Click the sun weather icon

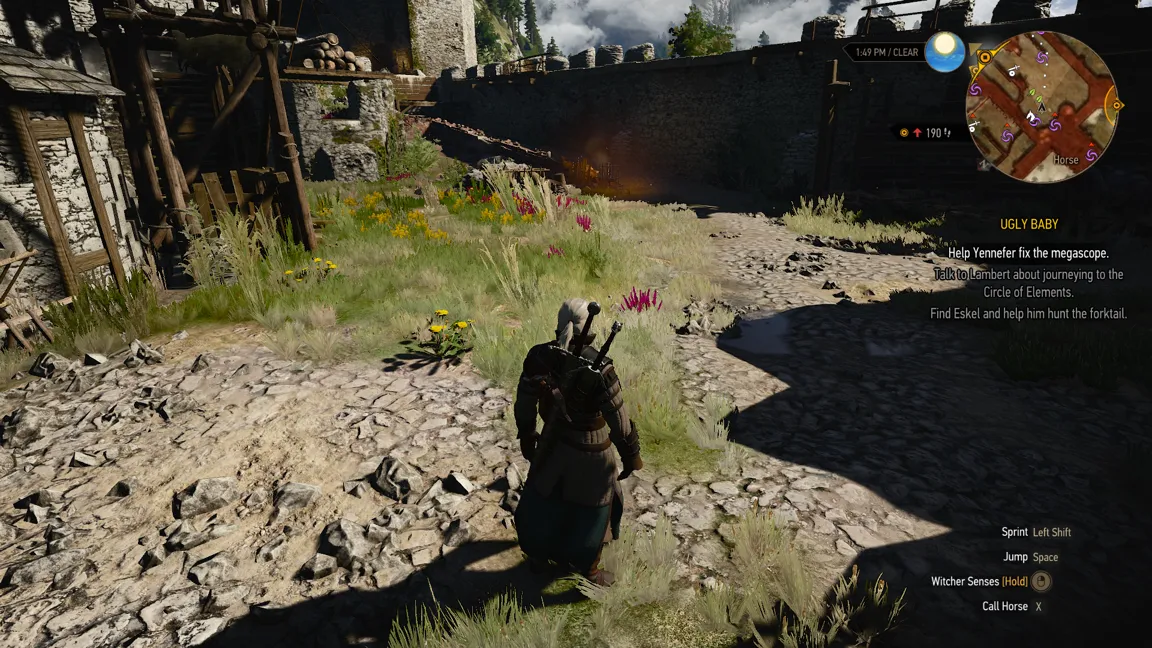click(x=944, y=52)
